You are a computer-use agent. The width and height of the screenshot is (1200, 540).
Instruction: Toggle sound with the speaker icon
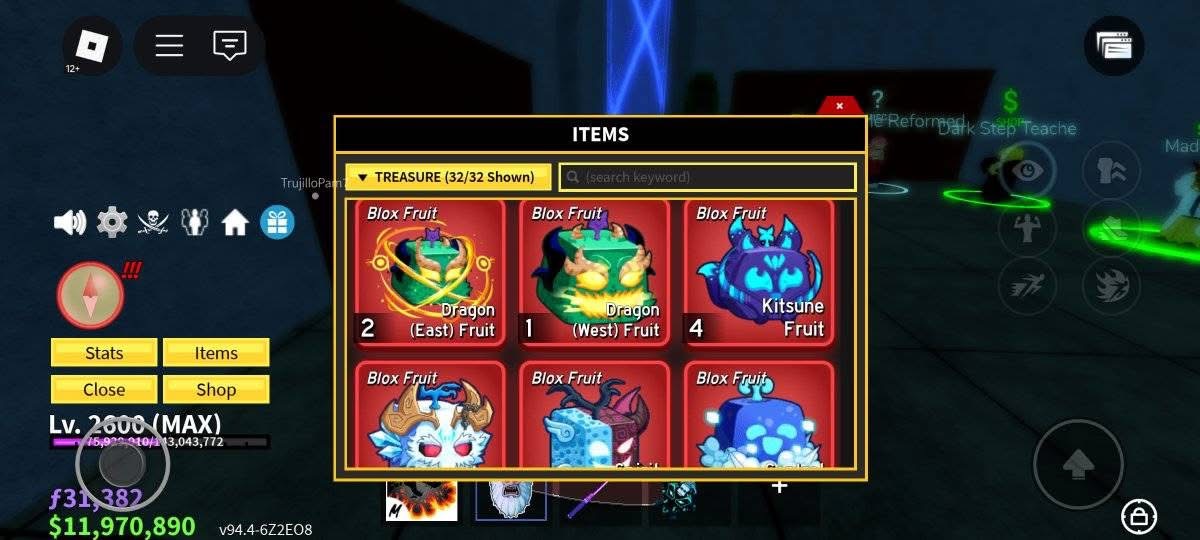point(70,222)
